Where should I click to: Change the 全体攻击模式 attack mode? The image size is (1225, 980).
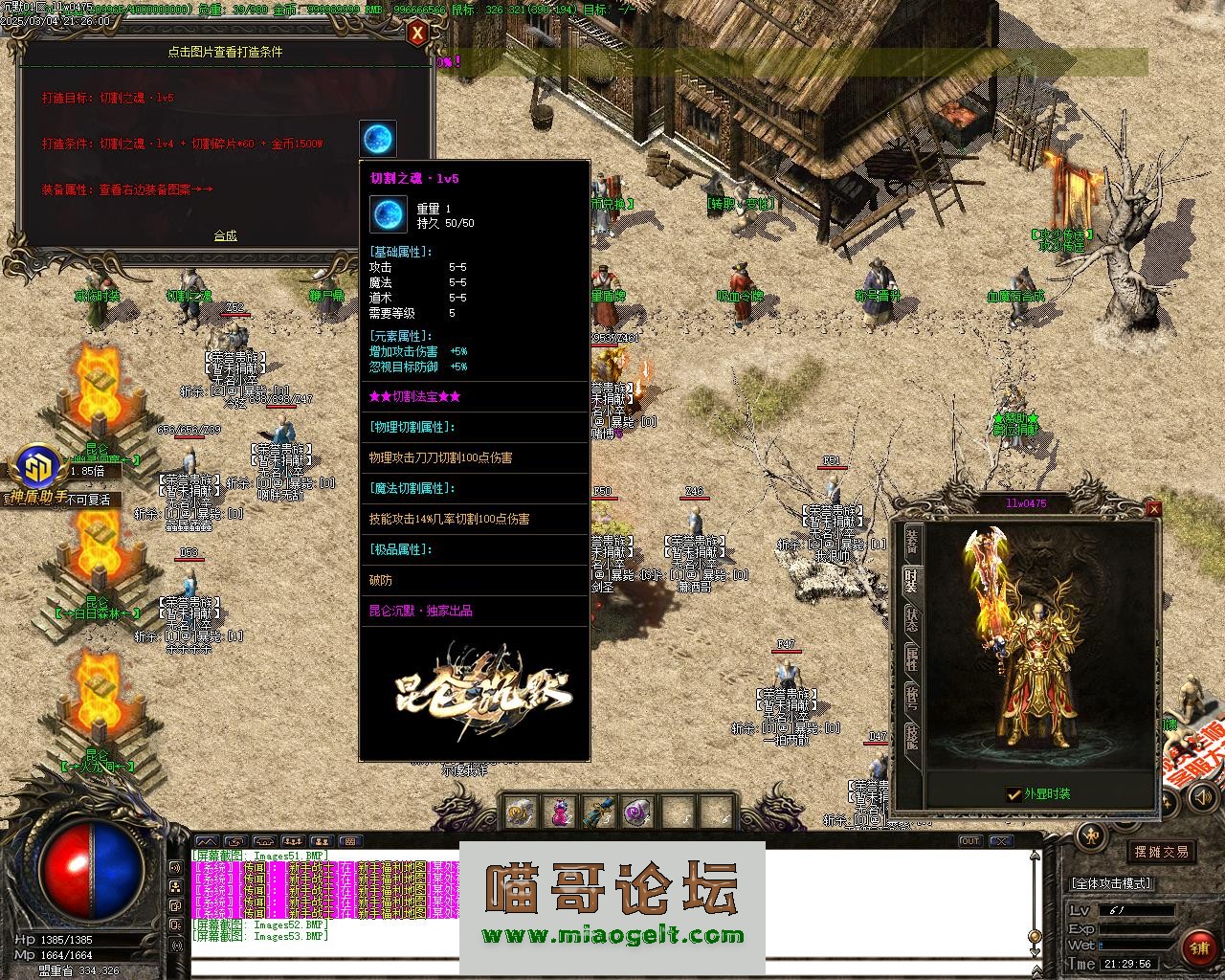tap(1110, 882)
